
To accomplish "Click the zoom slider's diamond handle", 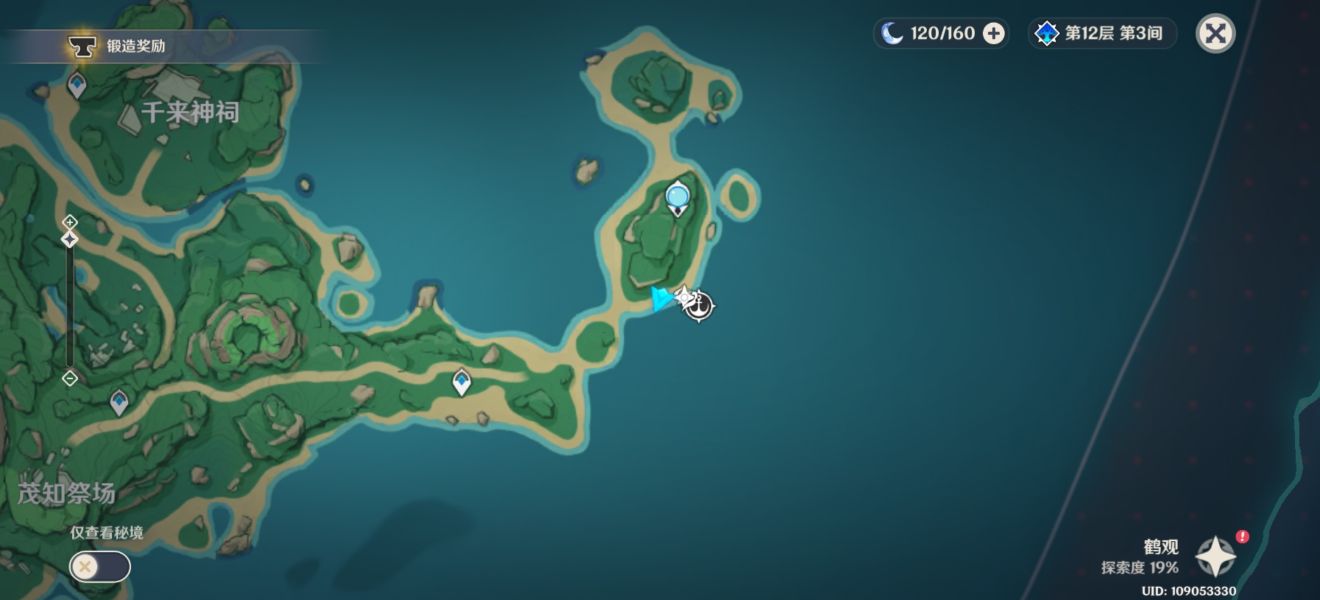I will [x=69, y=239].
